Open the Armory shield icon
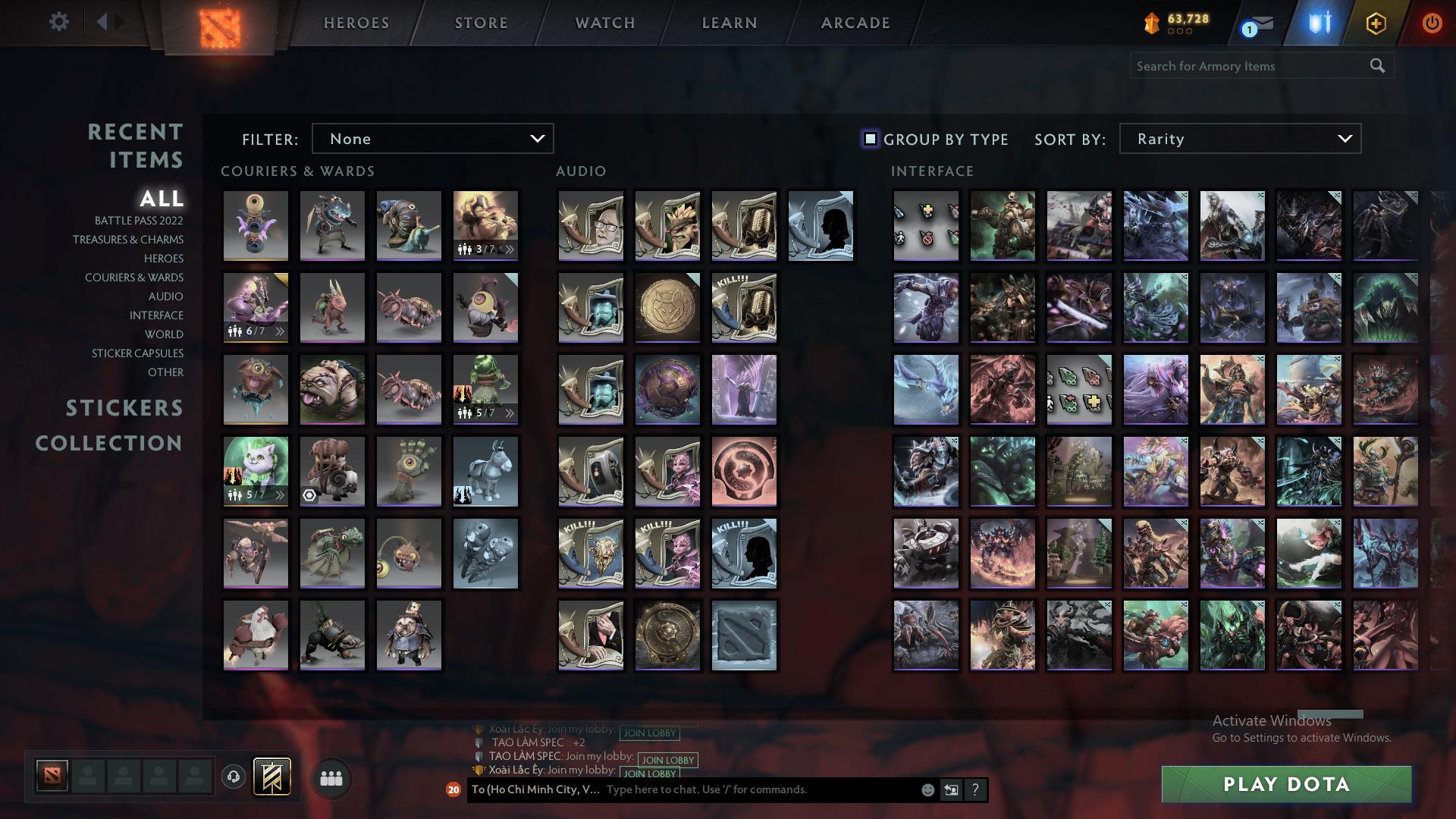The height and width of the screenshot is (819, 1456). pos(1319,22)
